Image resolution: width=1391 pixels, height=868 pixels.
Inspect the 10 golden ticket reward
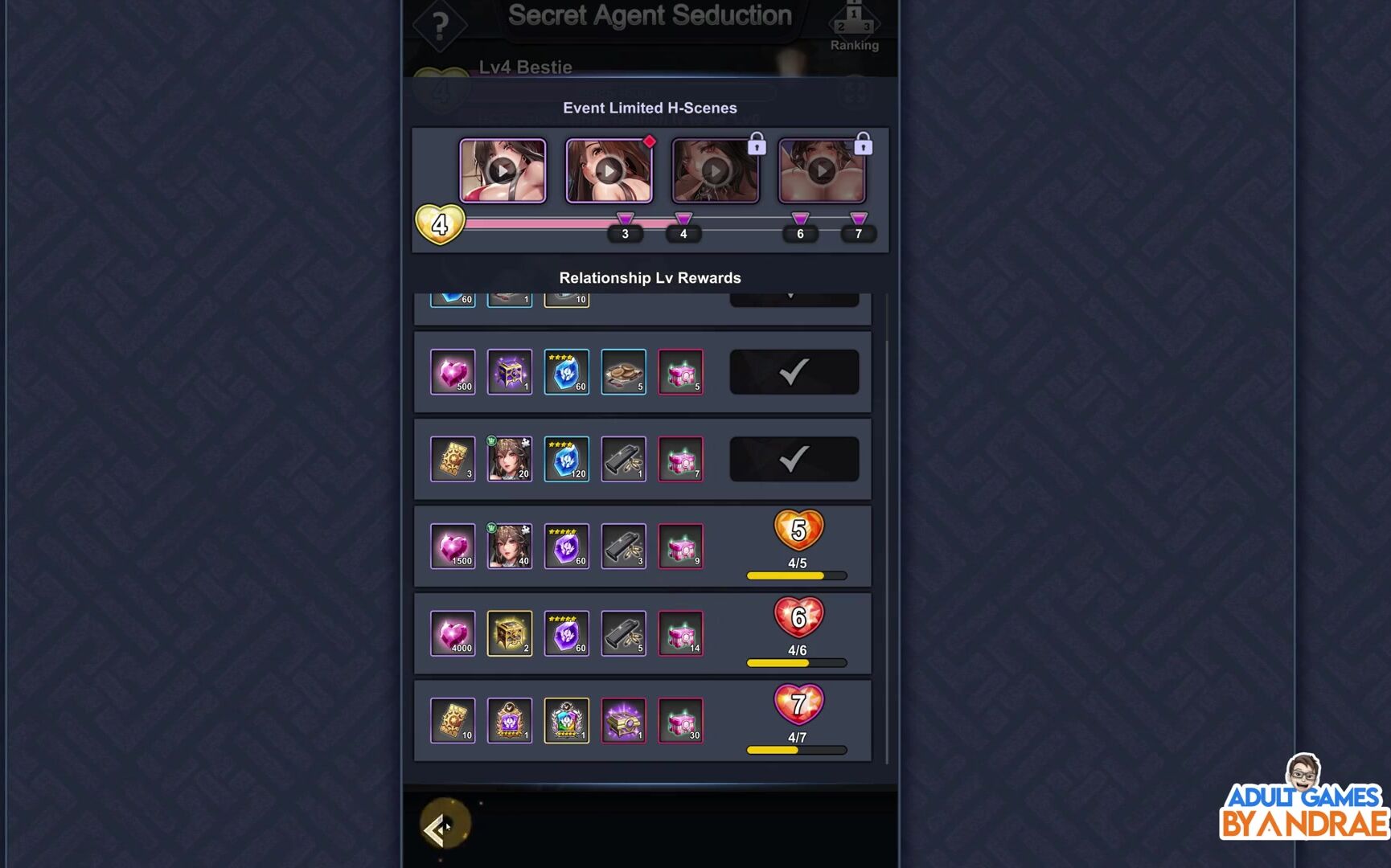pyautogui.click(x=453, y=721)
